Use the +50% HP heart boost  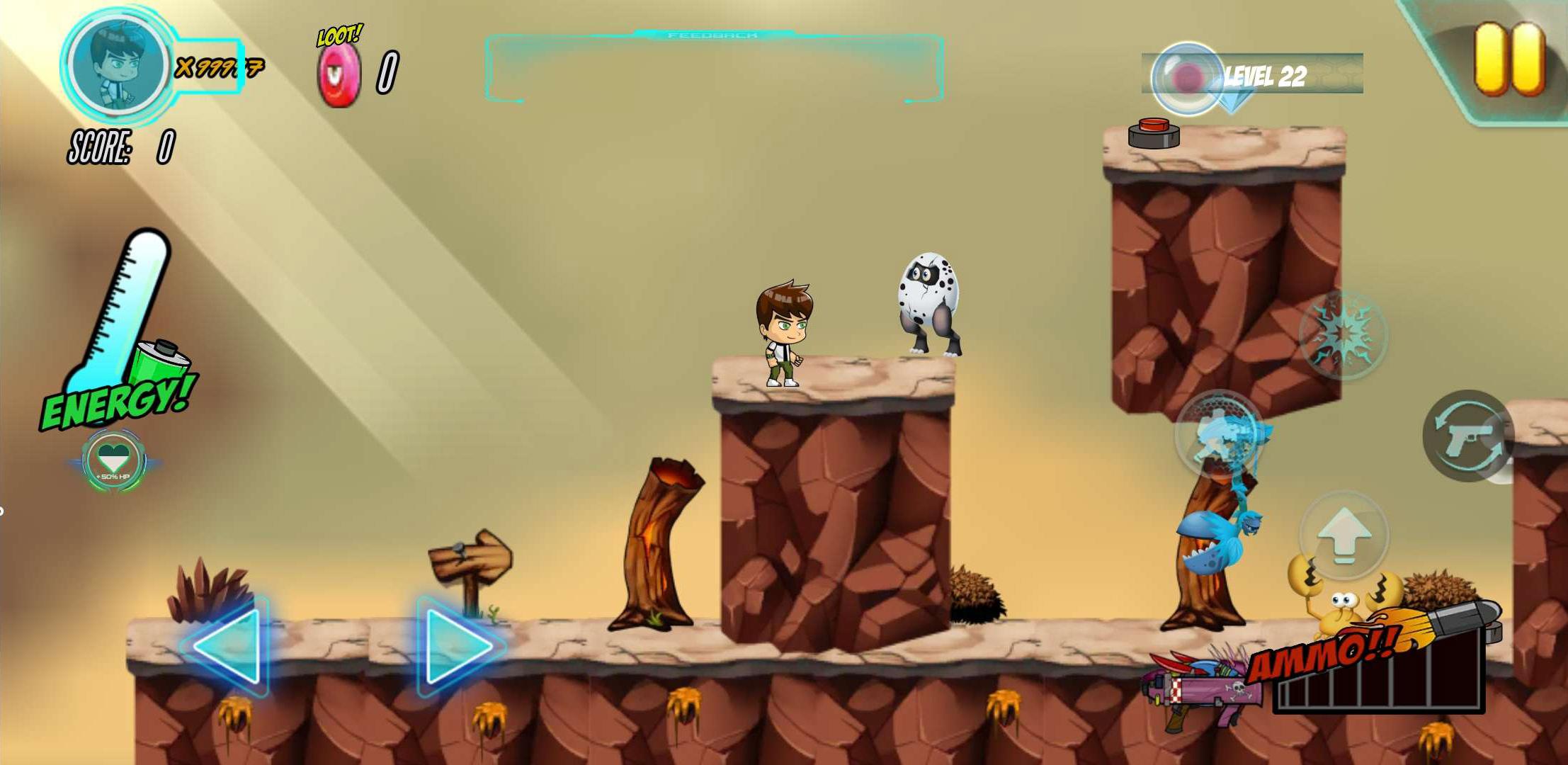tap(113, 461)
